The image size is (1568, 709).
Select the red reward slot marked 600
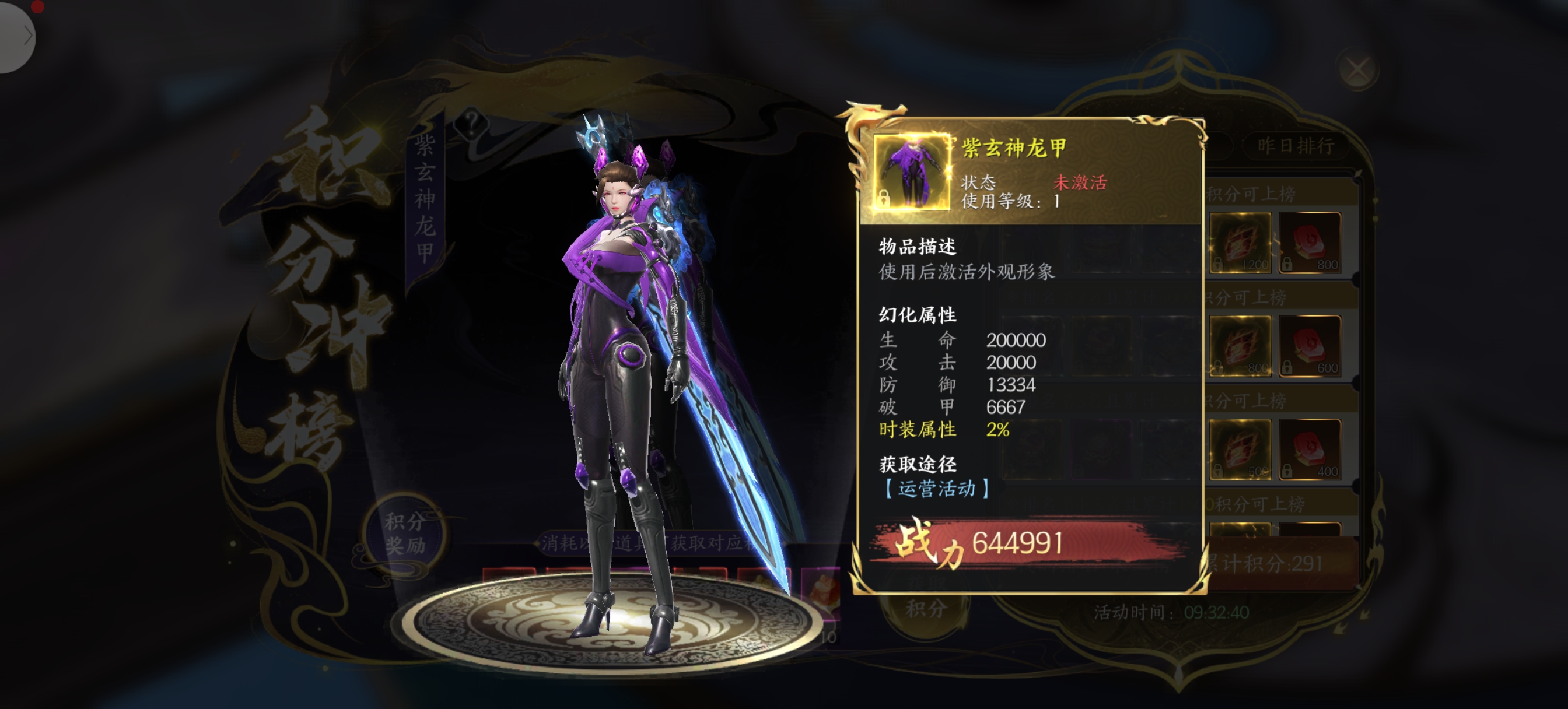tap(1310, 346)
